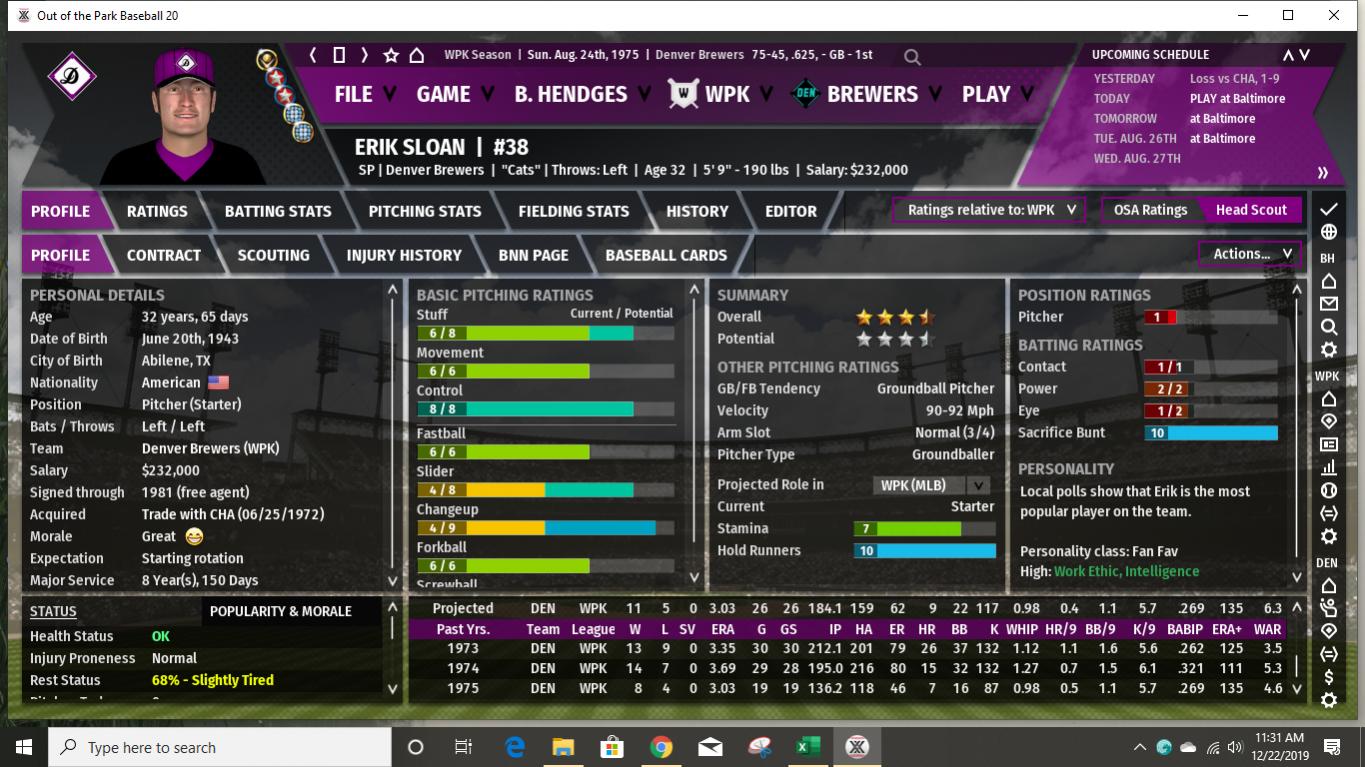
Task: Open the search magnifier beside the standings text
Action: click(911, 57)
